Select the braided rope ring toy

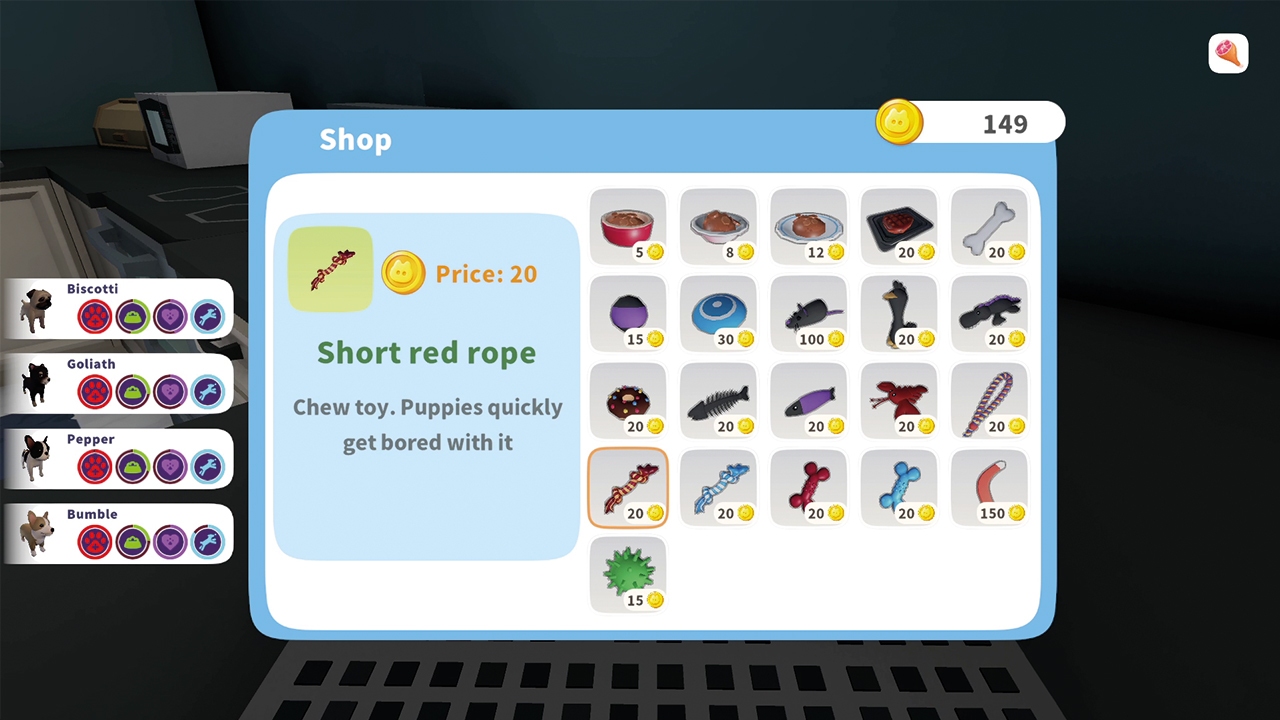click(988, 398)
